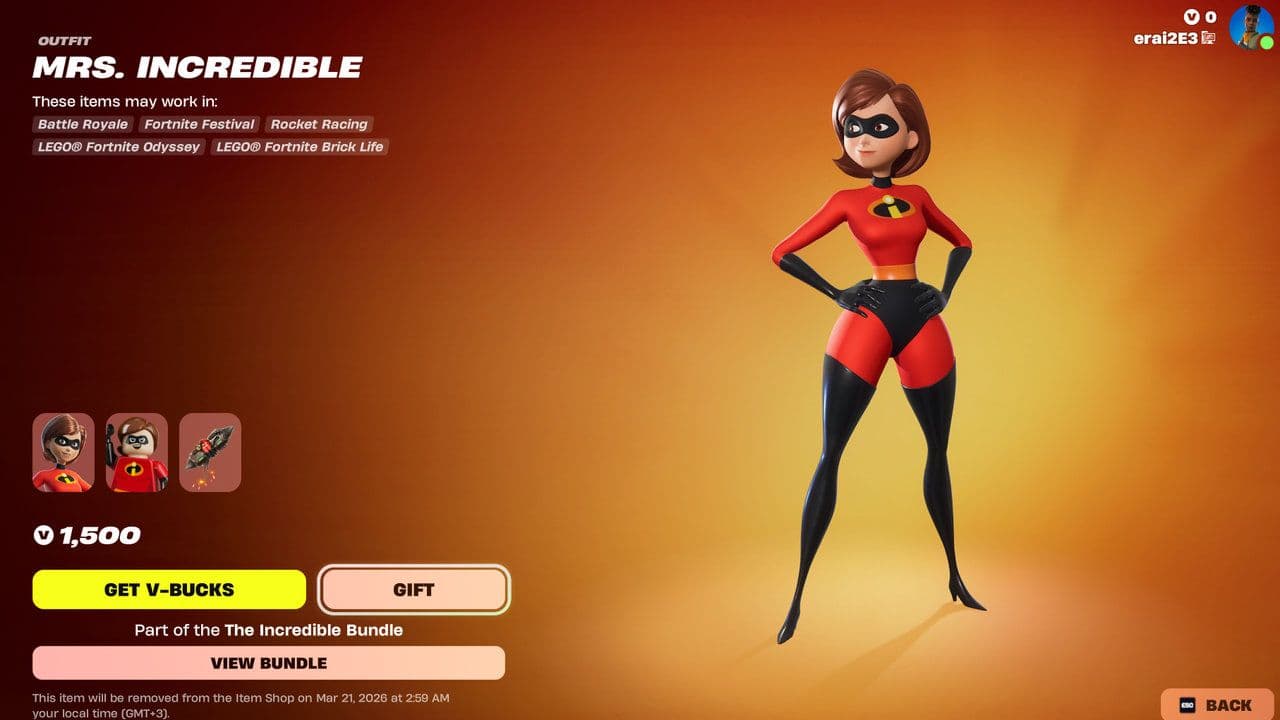Click the LEGO Fortnite Brick Life tag
This screenshot has height=720, width=1280.
298,147
